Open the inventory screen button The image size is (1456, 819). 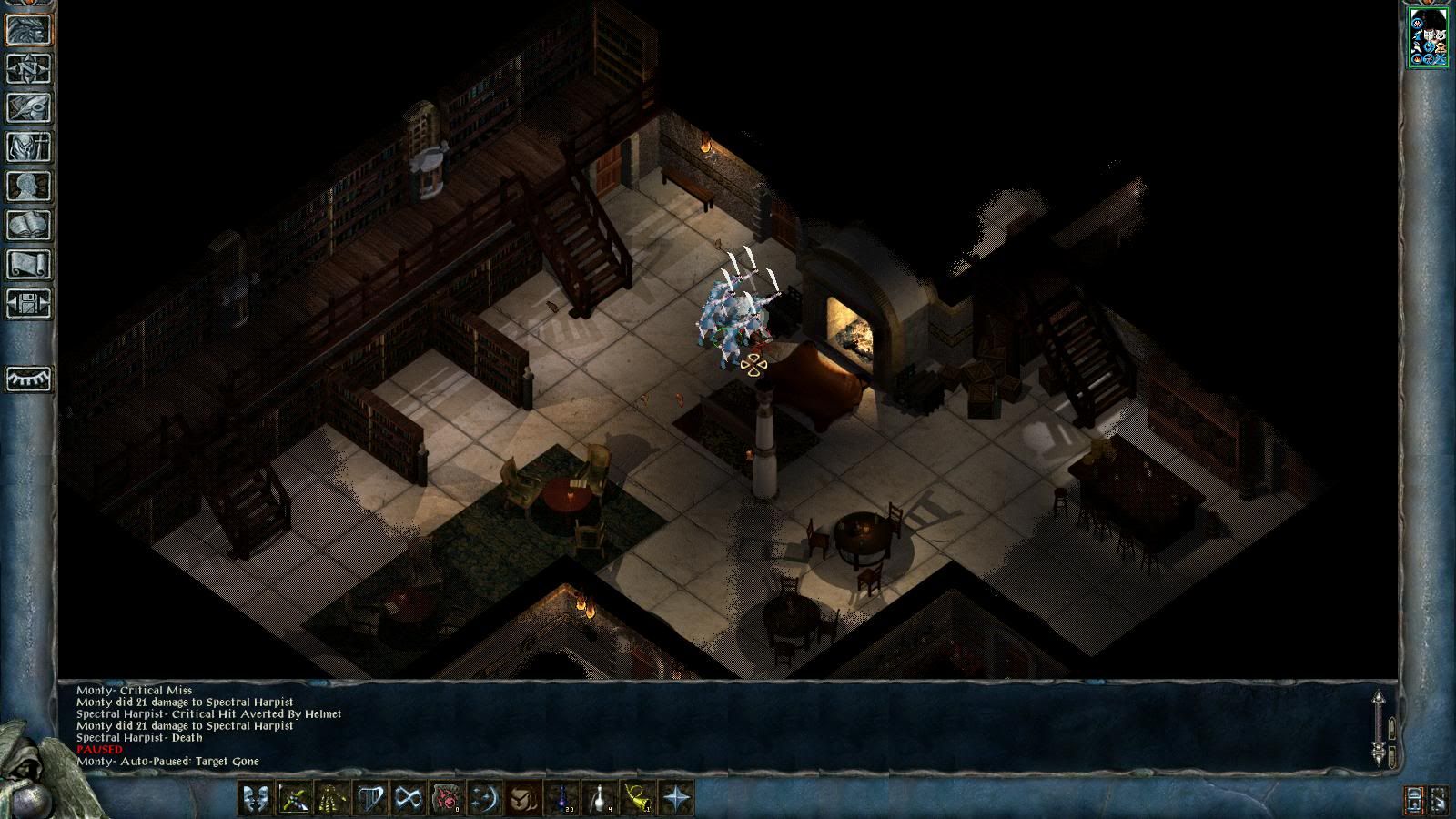[x=29, y=147]
